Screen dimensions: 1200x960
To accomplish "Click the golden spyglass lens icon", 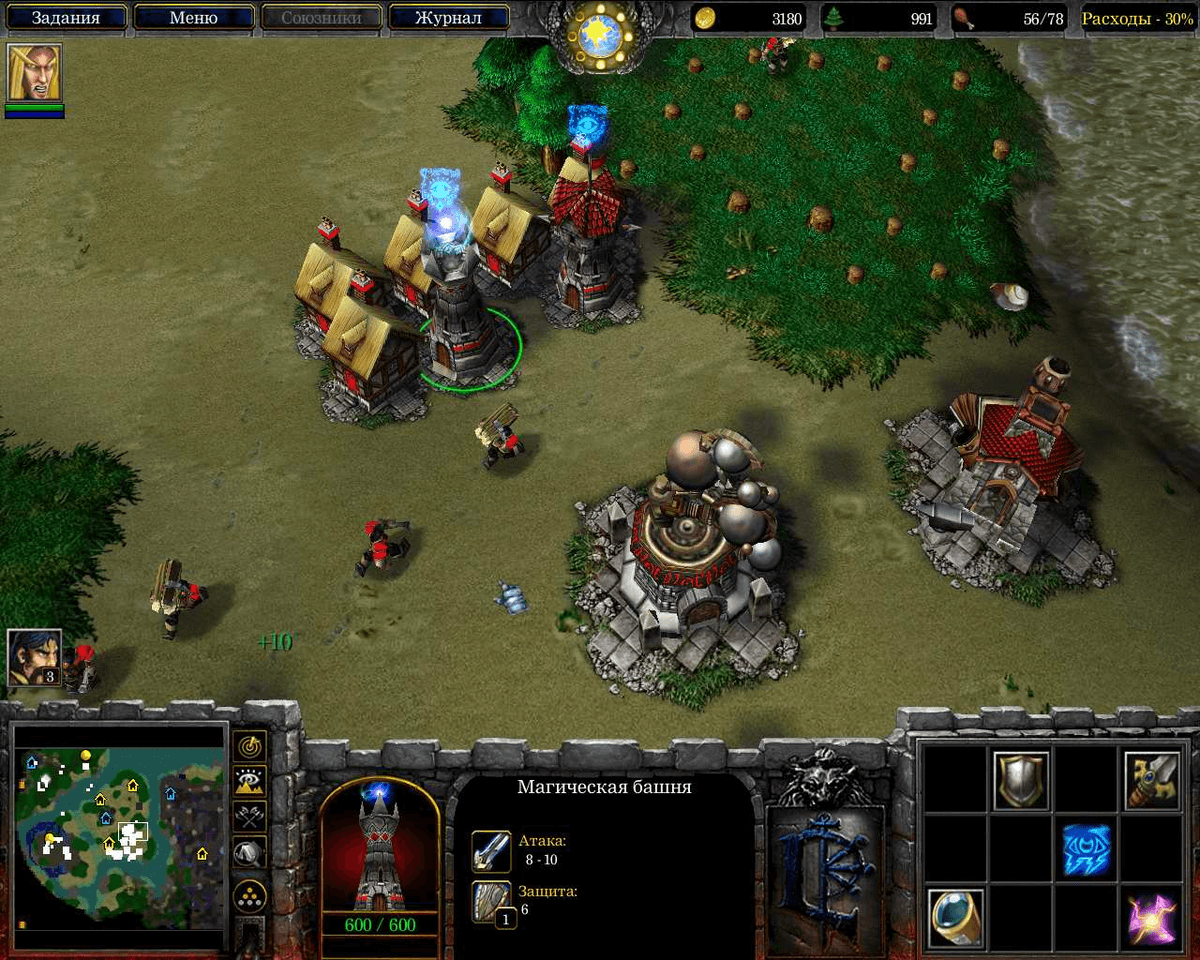I will click(956, 917).
